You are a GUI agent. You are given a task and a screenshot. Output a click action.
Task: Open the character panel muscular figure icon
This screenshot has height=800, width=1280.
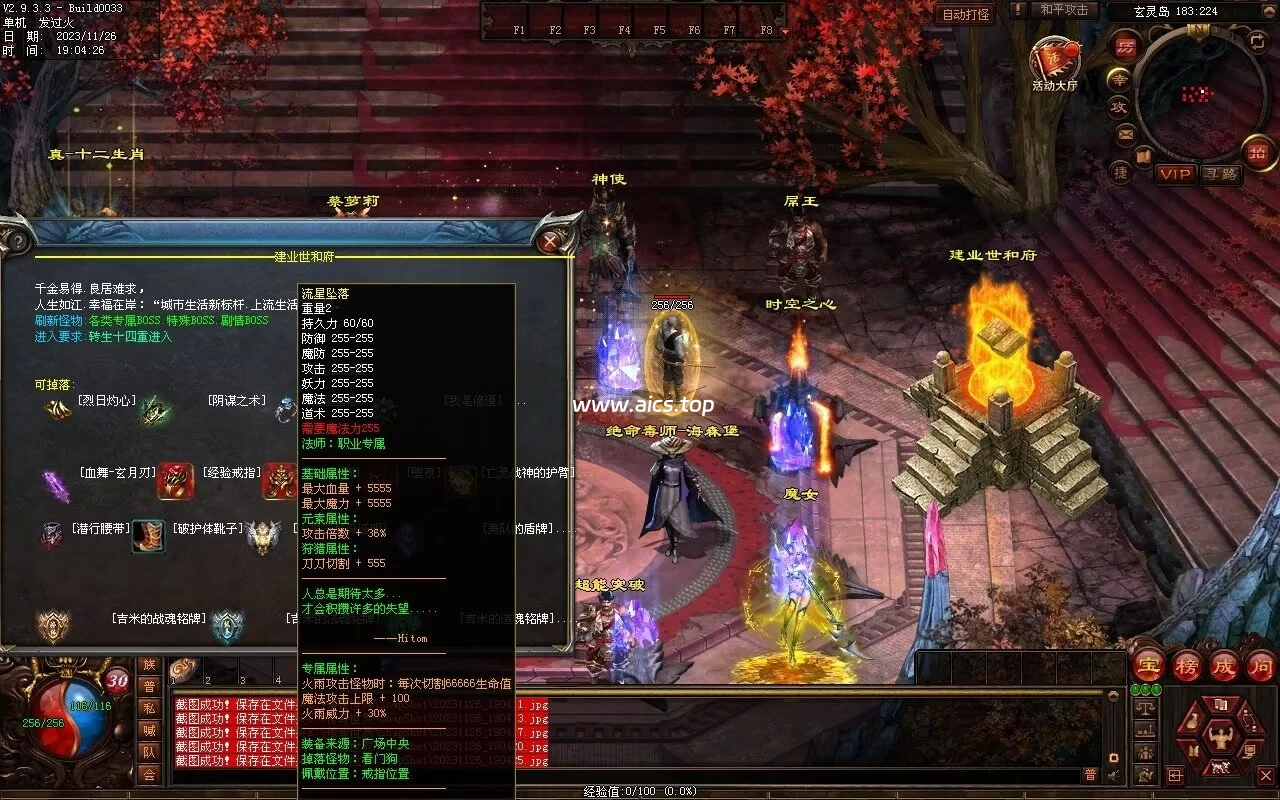pyautogui.click(x=1219, y=740)
